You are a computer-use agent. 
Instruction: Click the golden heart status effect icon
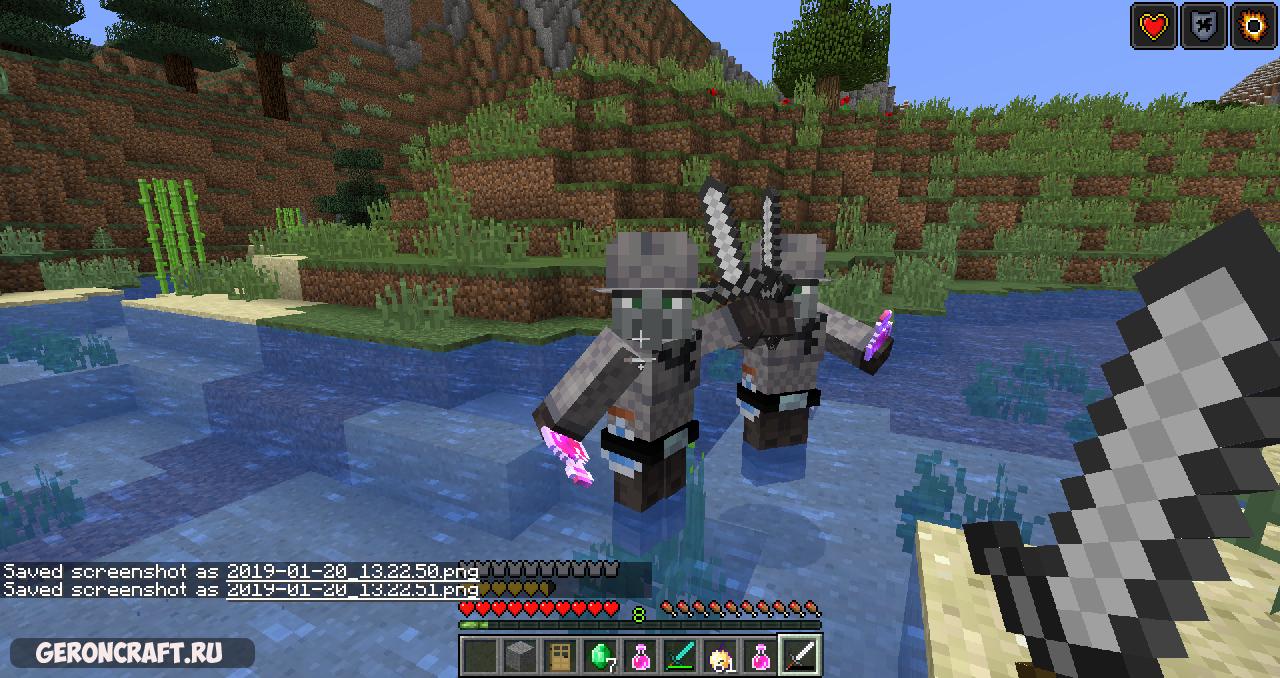[x=1154, y=26]
